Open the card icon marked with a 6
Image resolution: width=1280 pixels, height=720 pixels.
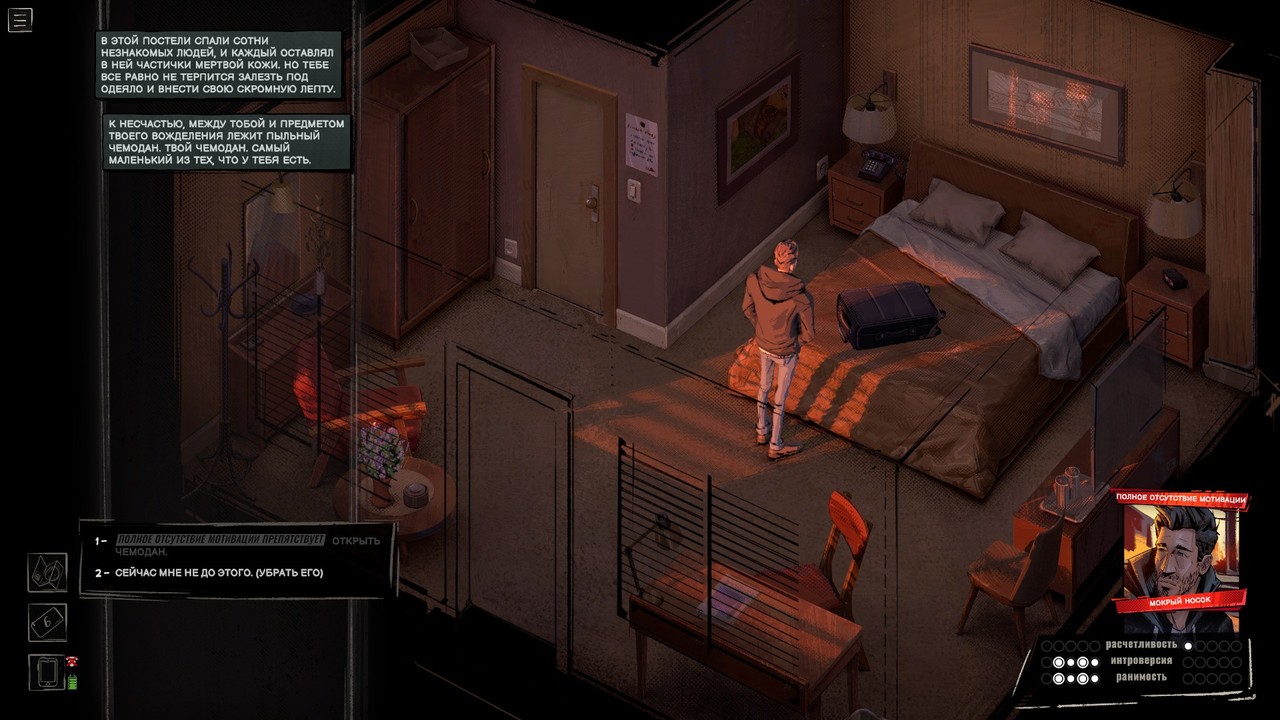(47, 622)
